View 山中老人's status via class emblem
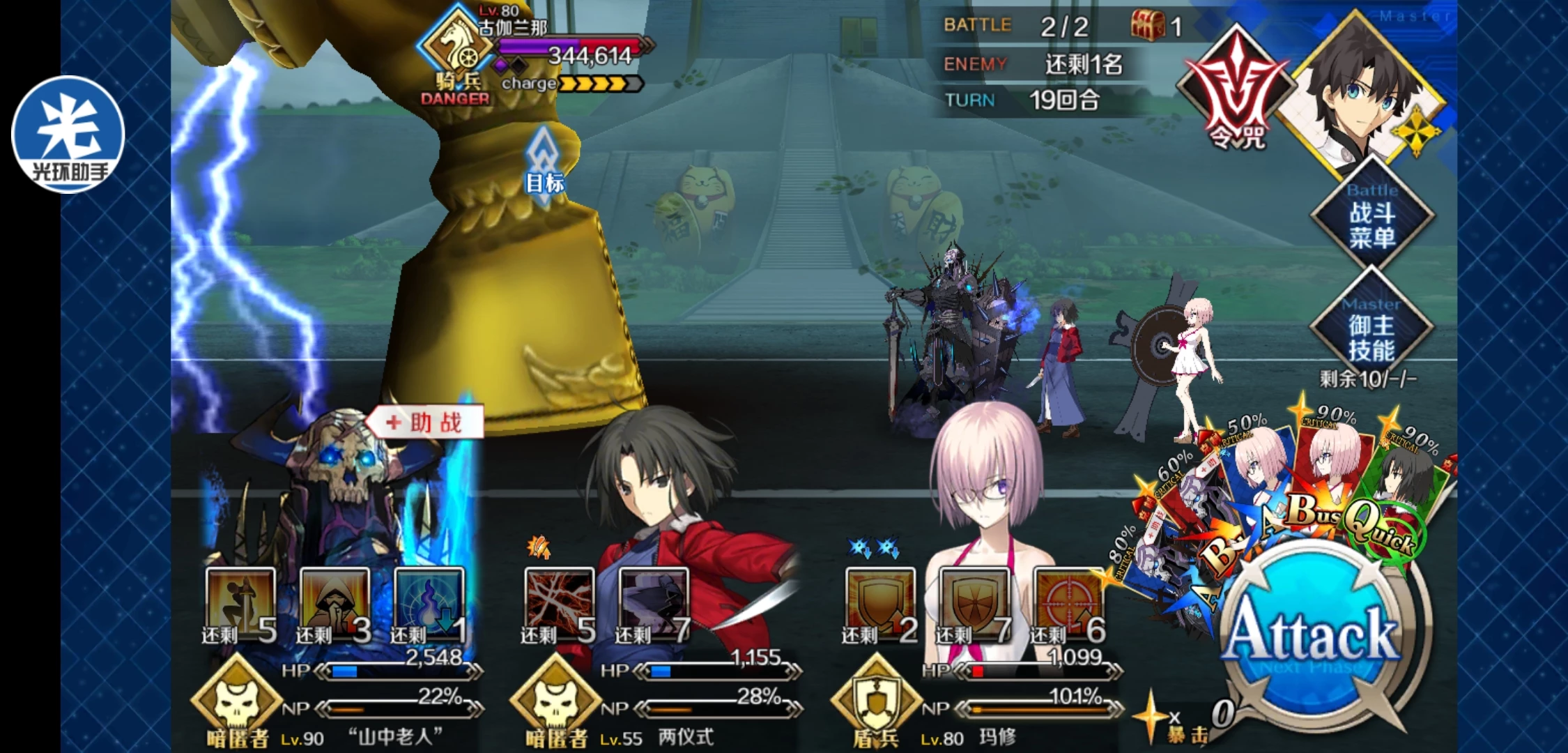The width and height of the screenshot is (1568, 753). coord(237,701)
